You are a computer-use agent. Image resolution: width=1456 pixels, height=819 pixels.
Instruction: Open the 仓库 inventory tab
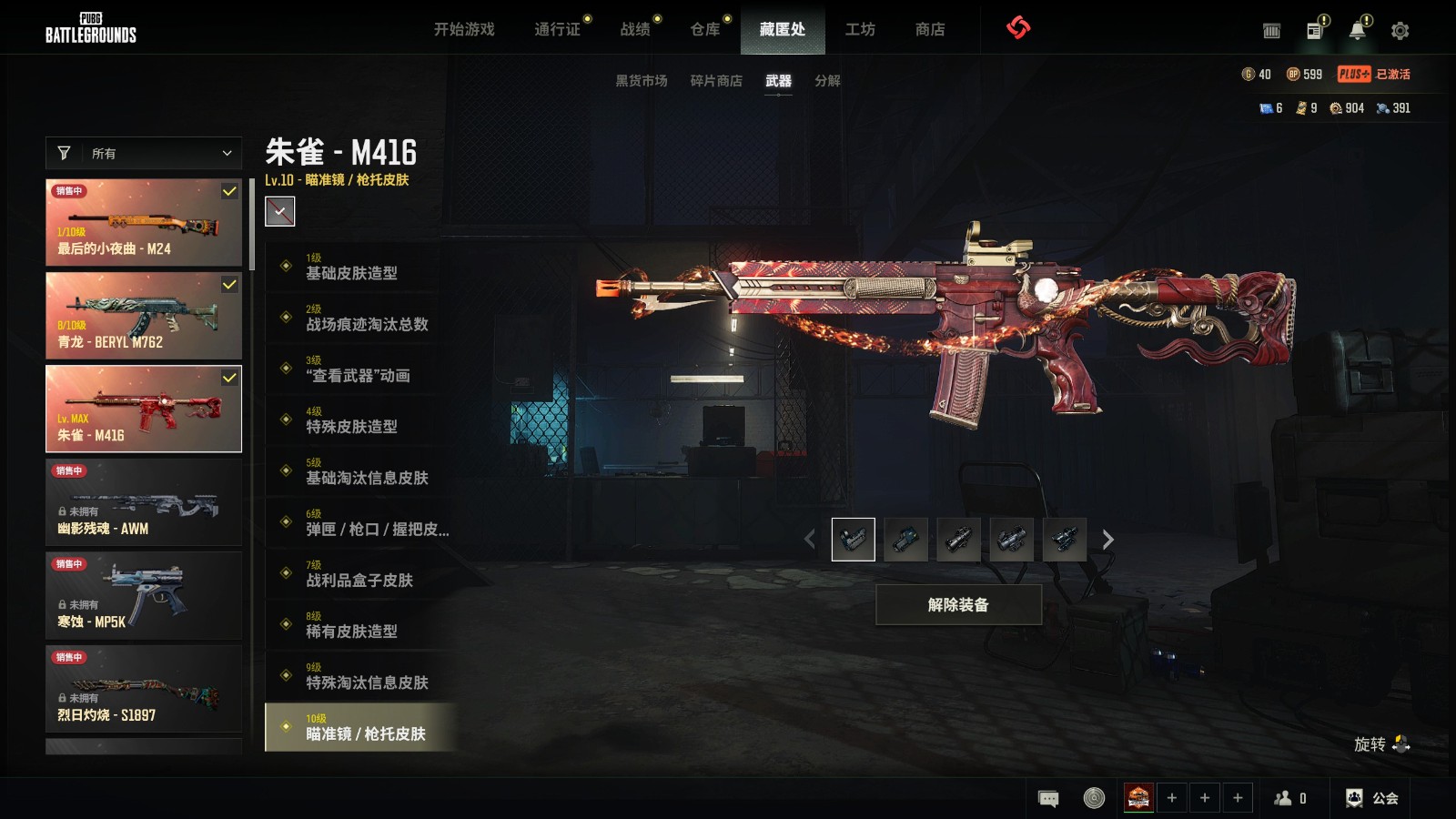(705, 29)
